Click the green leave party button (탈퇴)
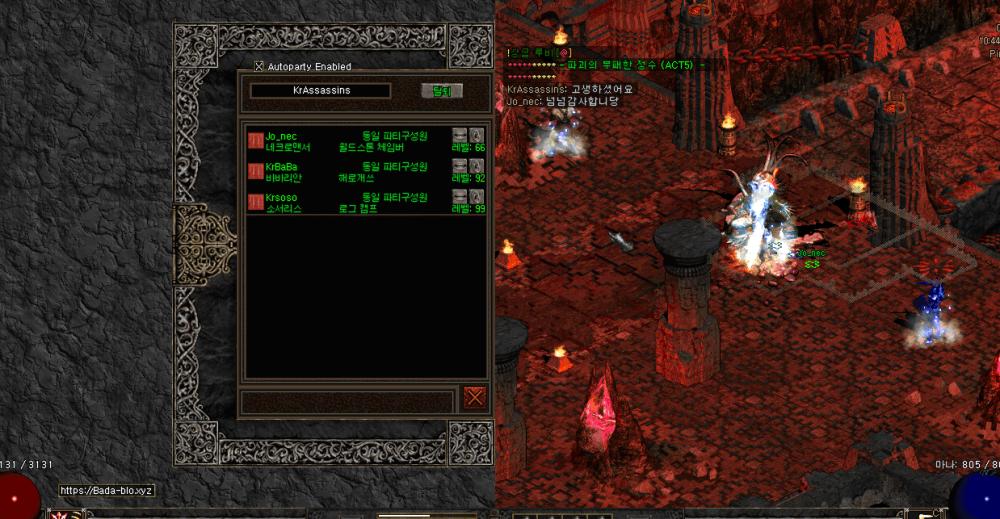This screenshot has width=1000, height=519. 441,91
